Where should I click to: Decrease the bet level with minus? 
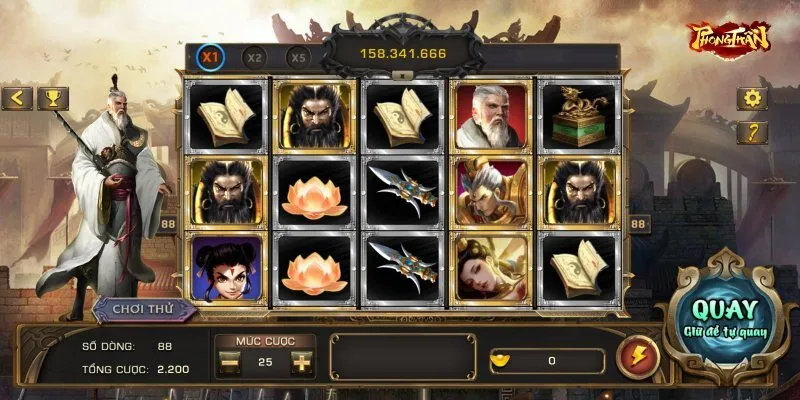click(x=230, y=362)
